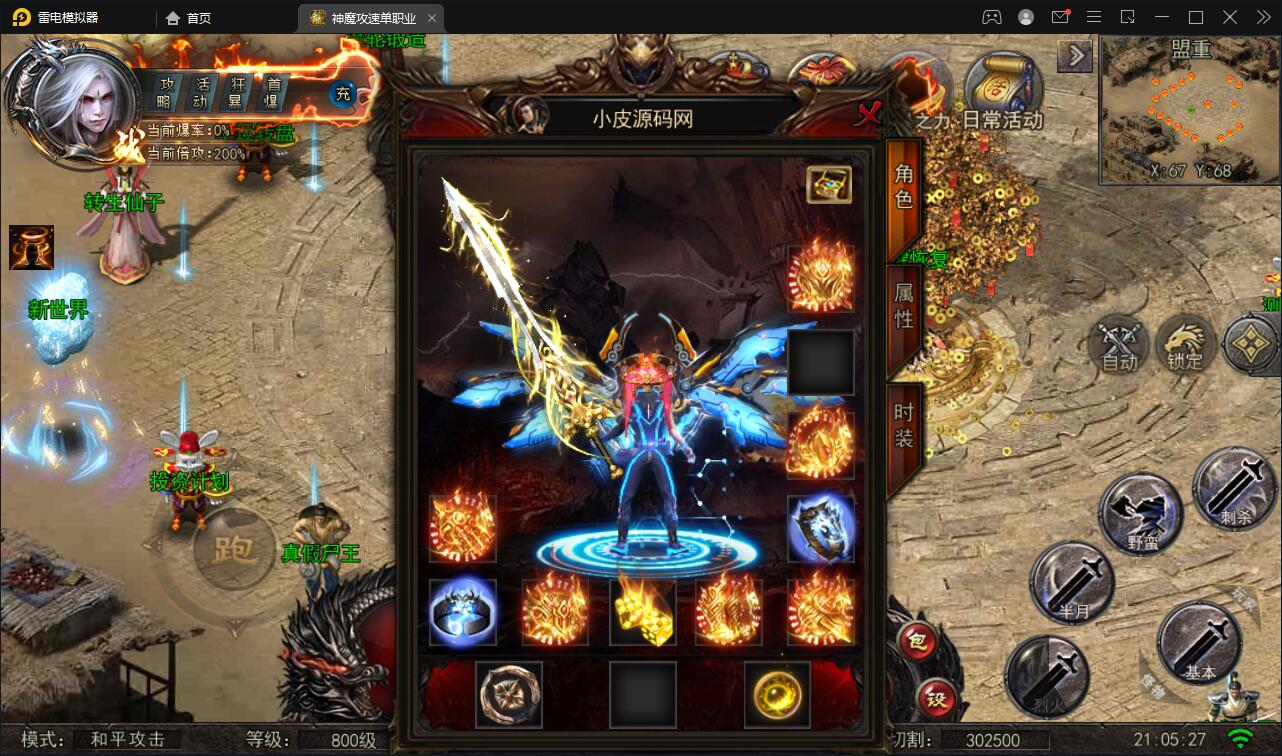Open the emulator's extra tools arrow on titlebar
Screen dimensions: 1282x756
[1262, 17]
